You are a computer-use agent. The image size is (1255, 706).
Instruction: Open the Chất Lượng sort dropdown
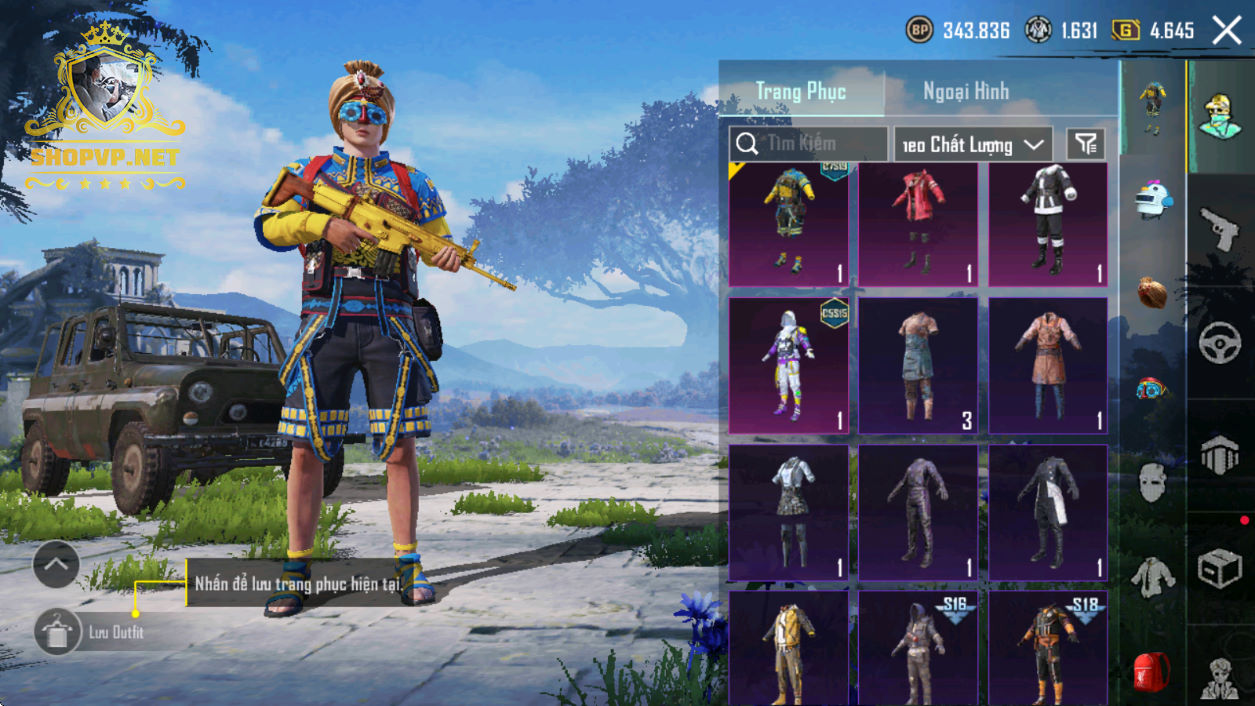point(972,144)
